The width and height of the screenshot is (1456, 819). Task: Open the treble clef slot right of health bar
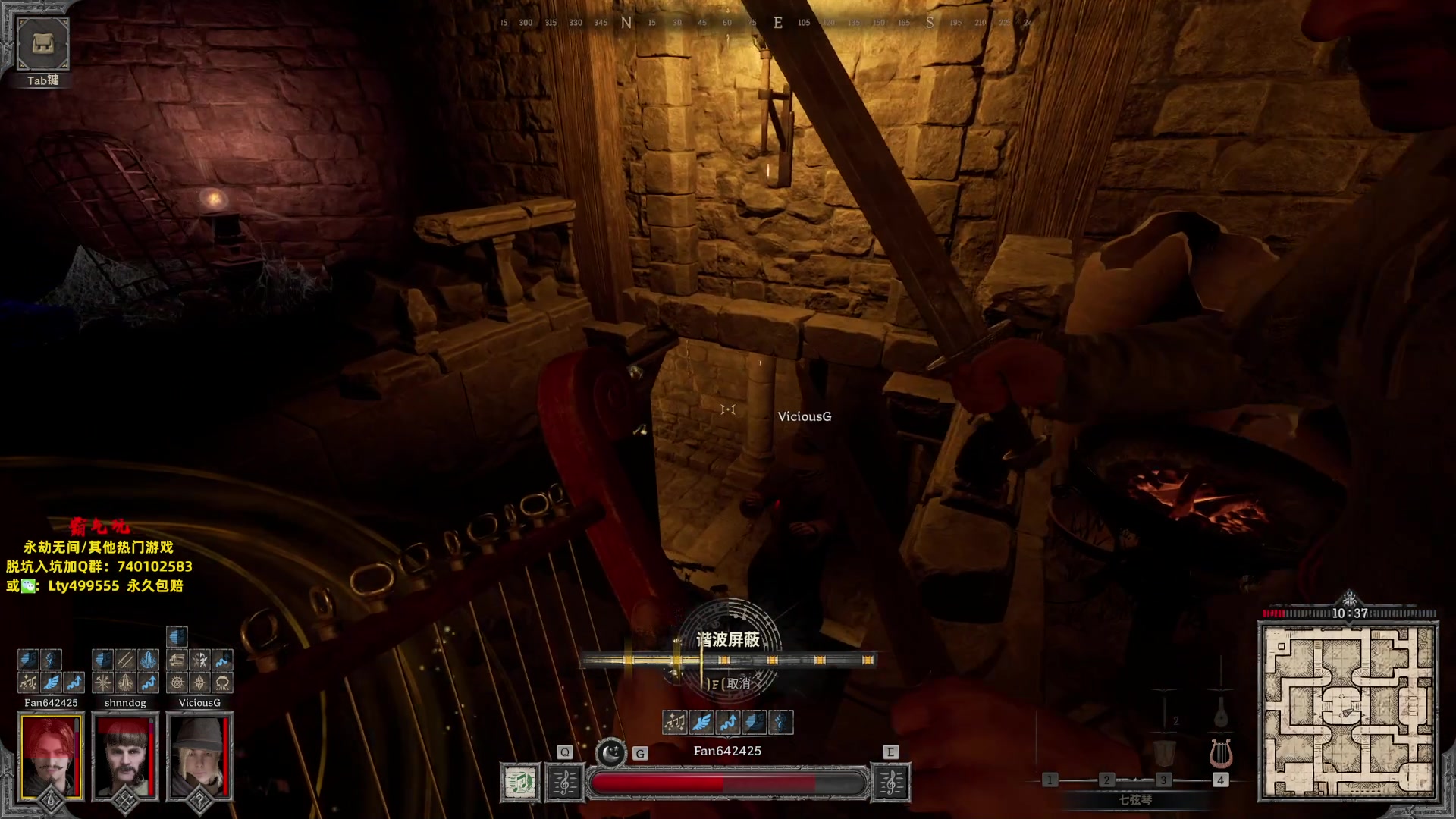point(890,783)
